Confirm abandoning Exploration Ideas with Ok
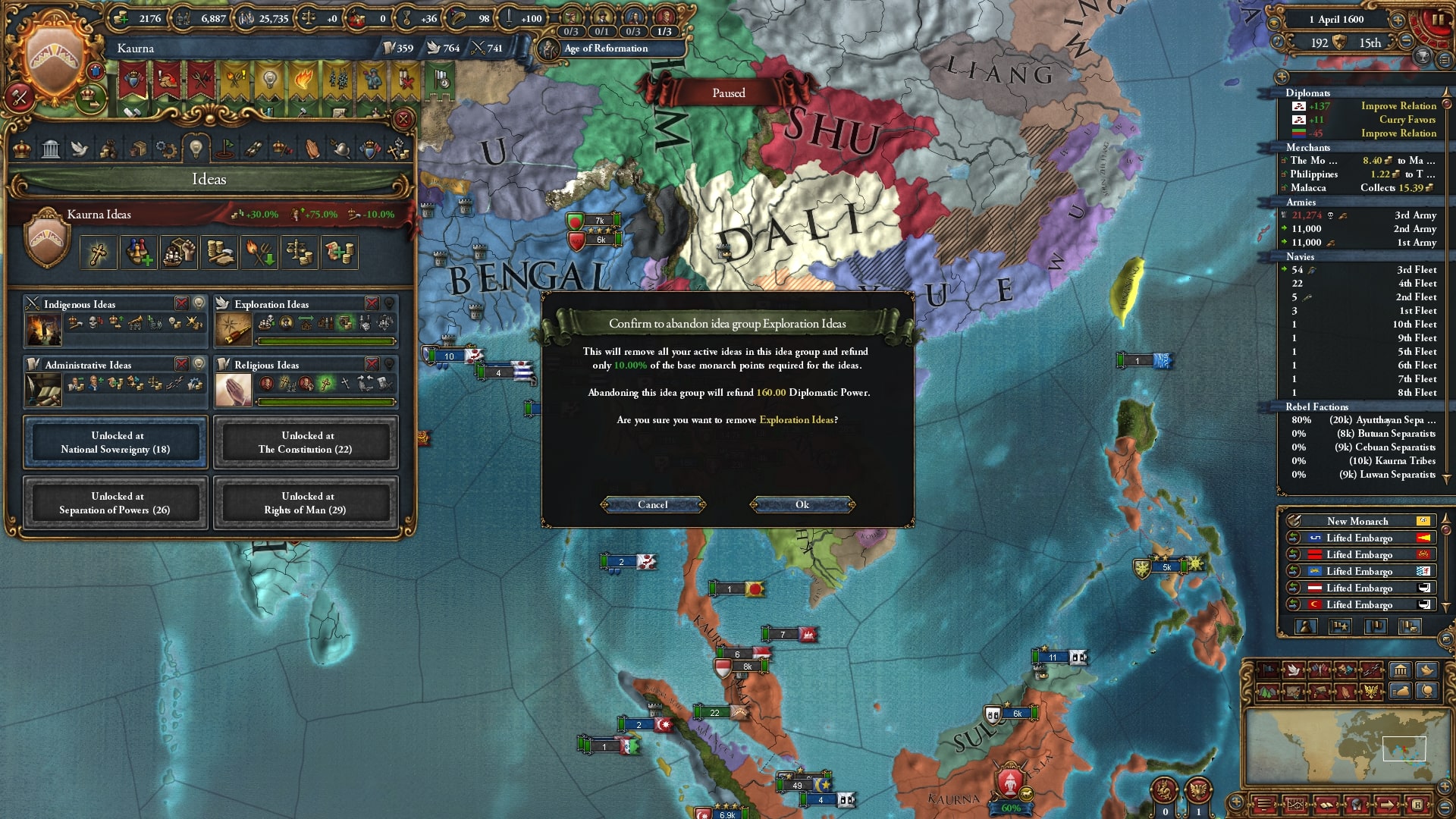The width and height of the screenshot is (1456, 819). pyautogui.click(x=802, y=505)
